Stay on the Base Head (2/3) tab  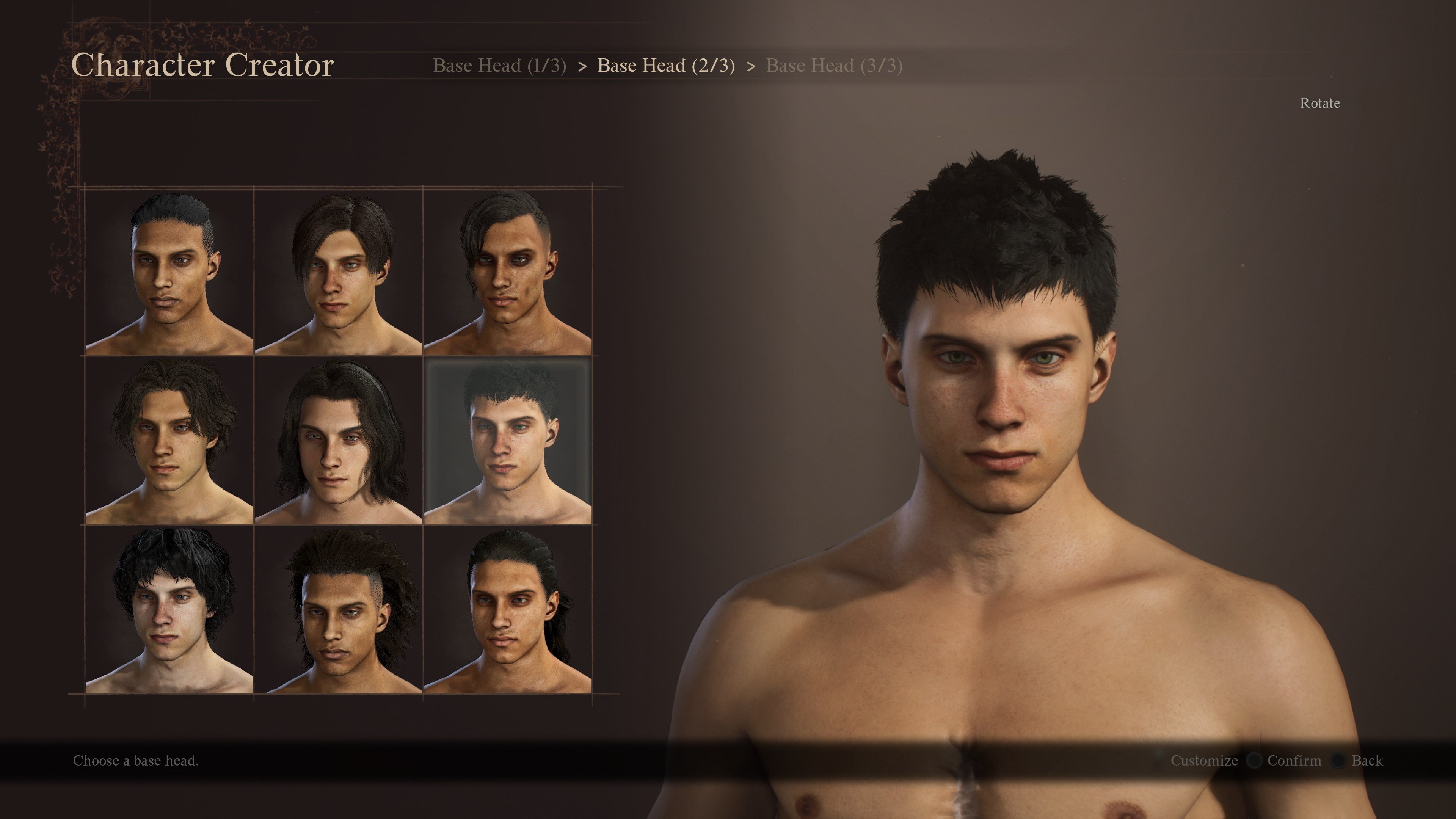[x=667, y=66]
